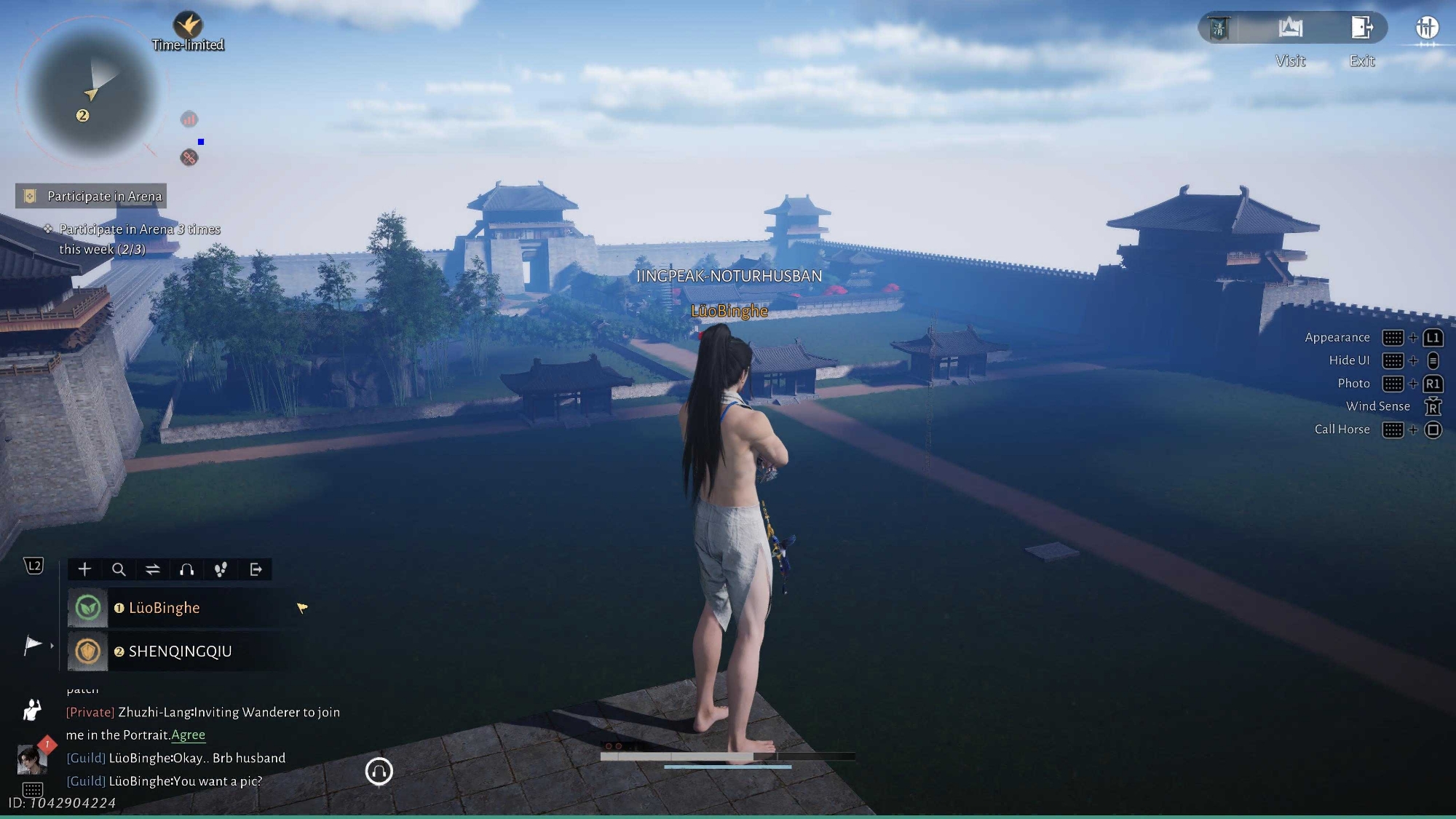Exit using the door icon
The height and width of the screenshot is (819, 1456).
pyautogui.click(x=1361, y=28)
